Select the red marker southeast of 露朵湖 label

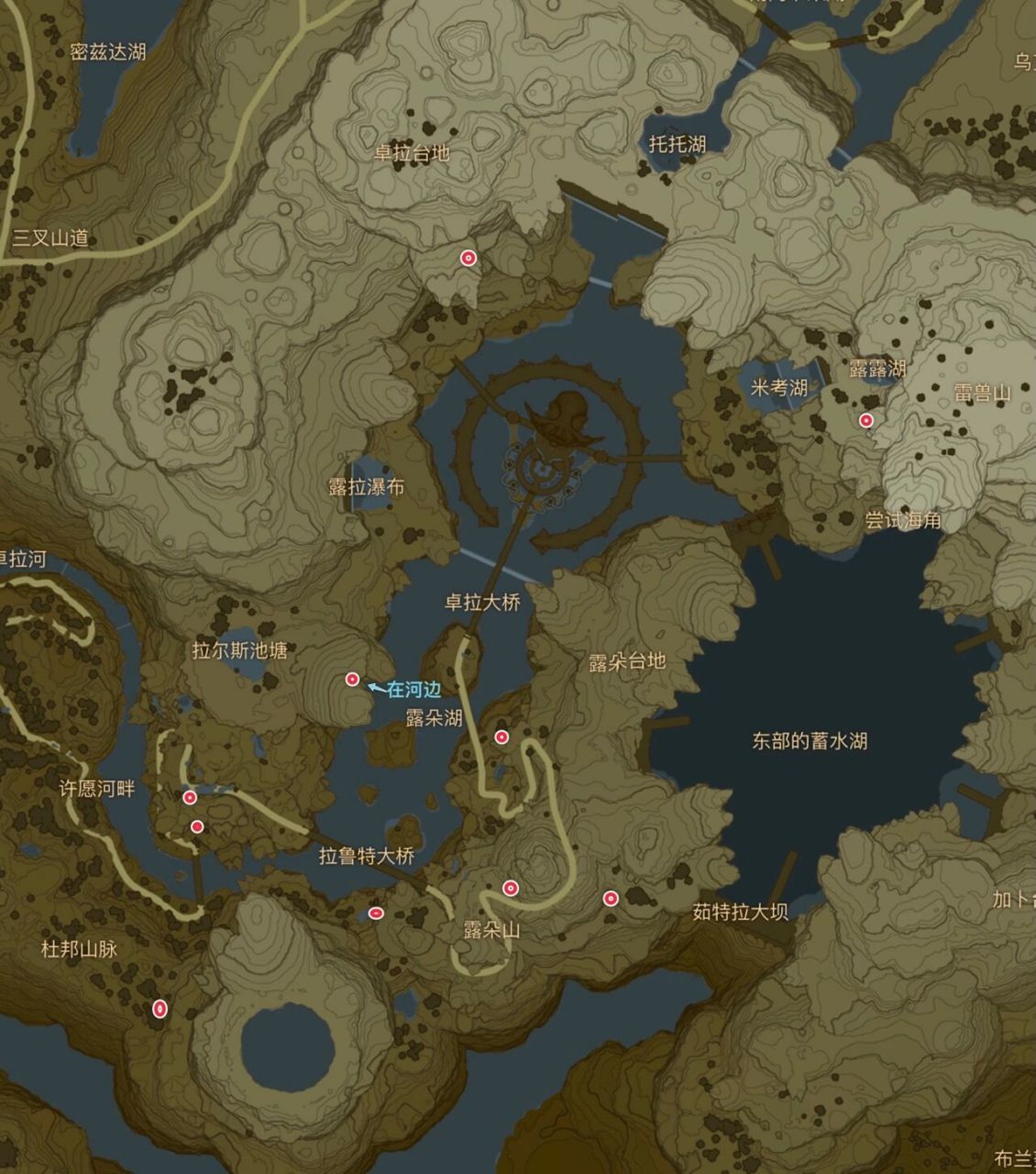click(x=501, y=737)
